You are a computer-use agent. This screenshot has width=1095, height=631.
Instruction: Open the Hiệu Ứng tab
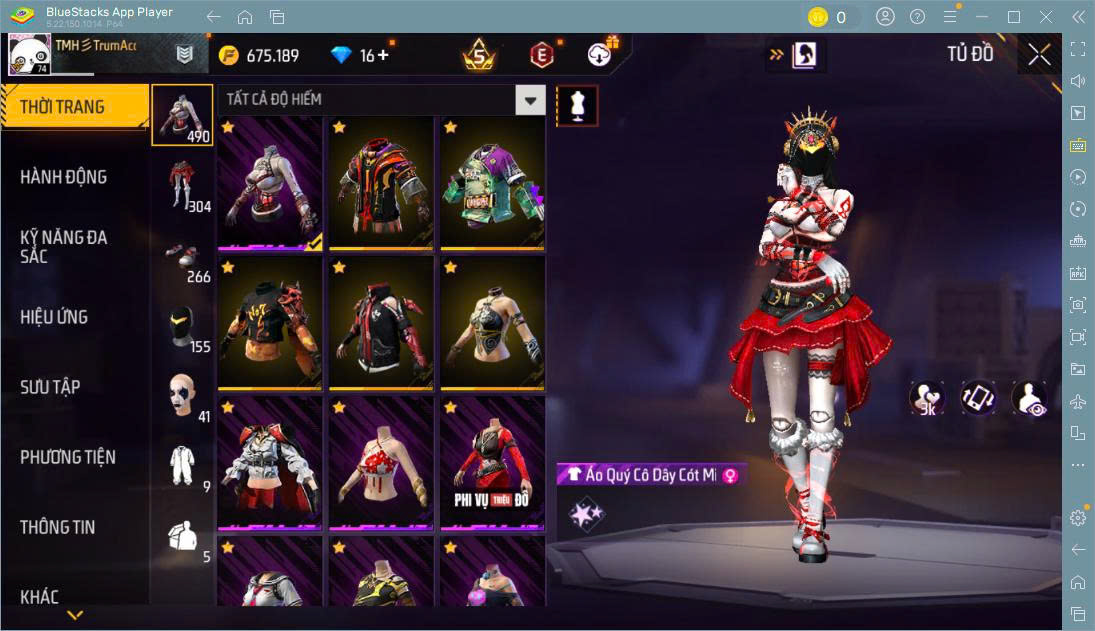click(x=55, y=317)
